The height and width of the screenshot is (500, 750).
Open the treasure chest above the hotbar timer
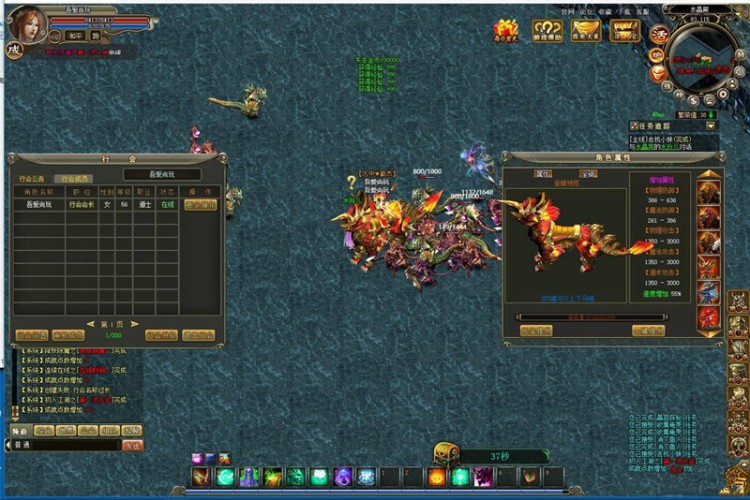445,454
